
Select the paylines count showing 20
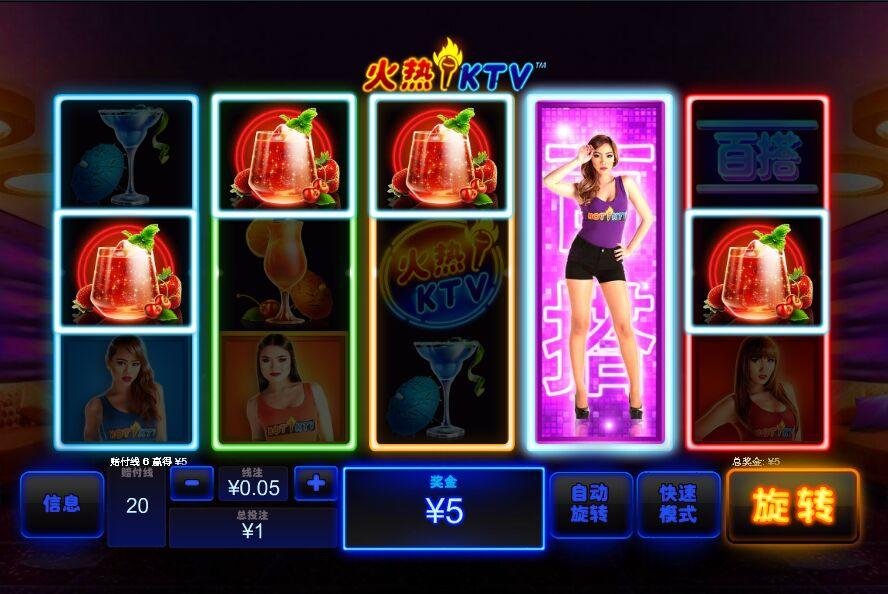pos(137,506)
